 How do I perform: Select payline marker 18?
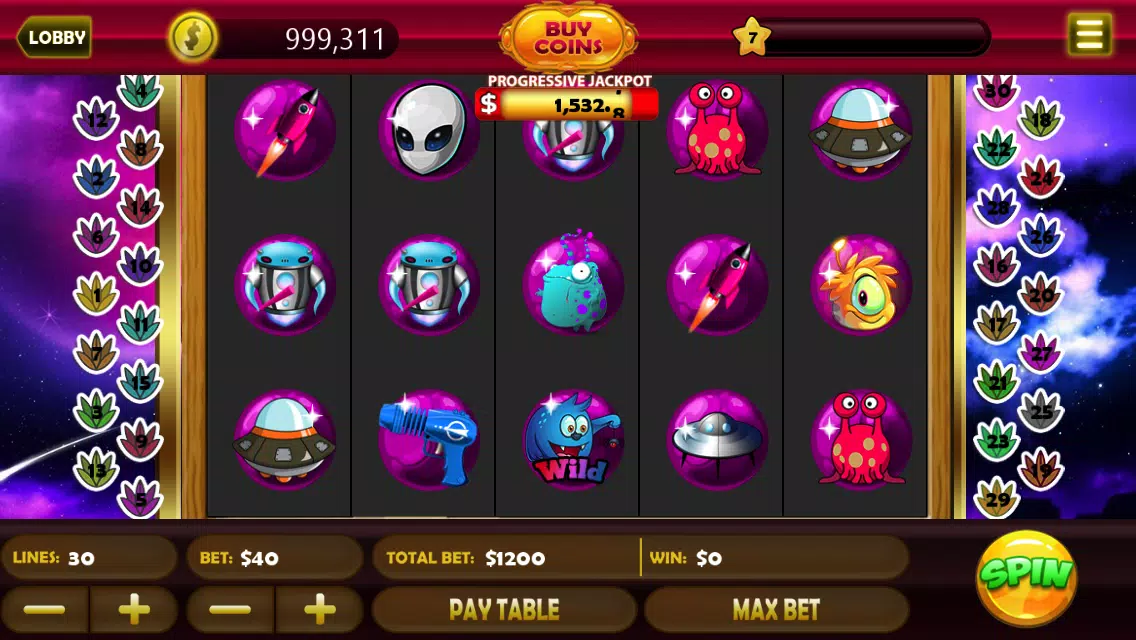tap(1040, 122)
